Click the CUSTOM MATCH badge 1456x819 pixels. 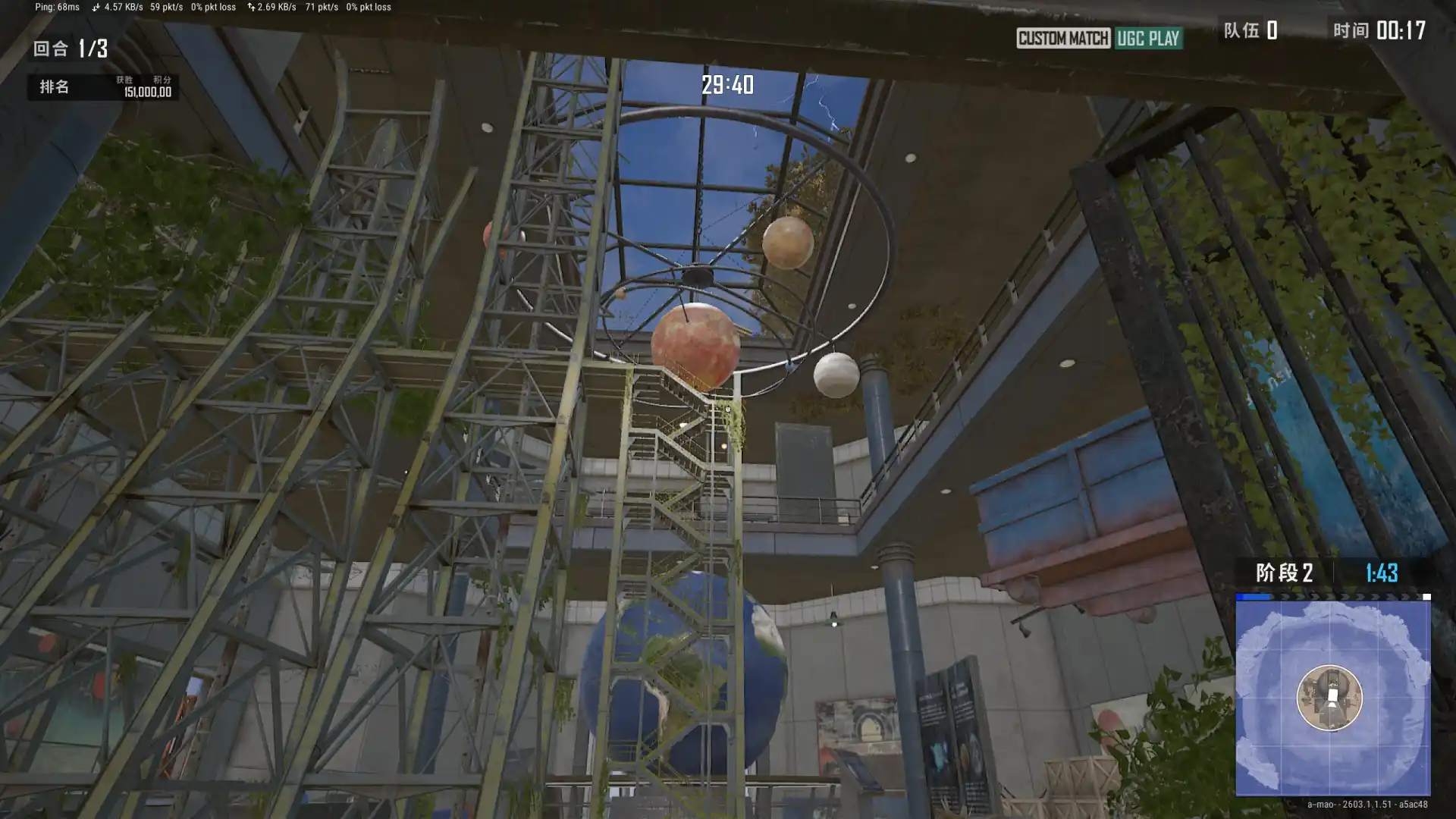click(x=1062, y=38)
